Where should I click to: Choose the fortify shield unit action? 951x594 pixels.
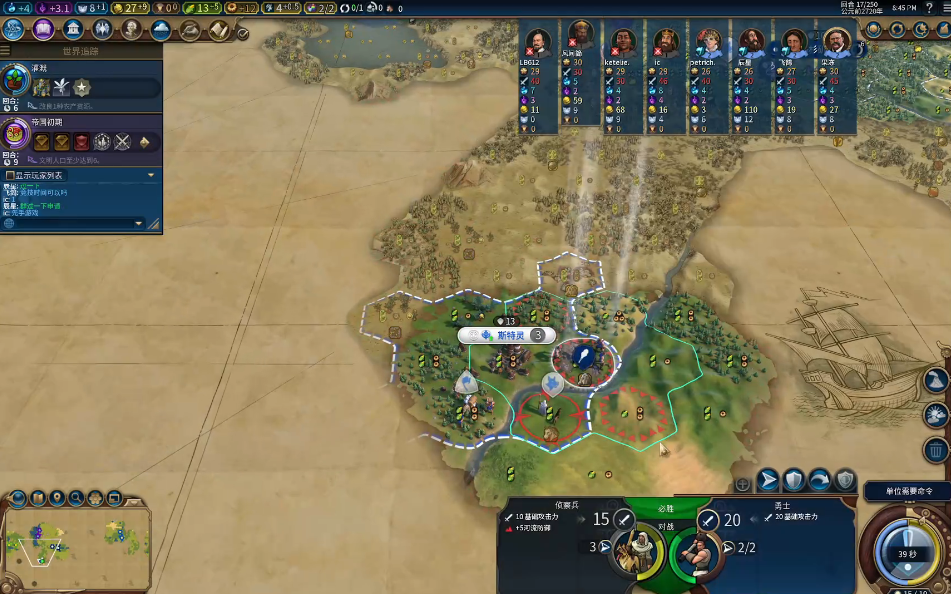tap(793, 480)
